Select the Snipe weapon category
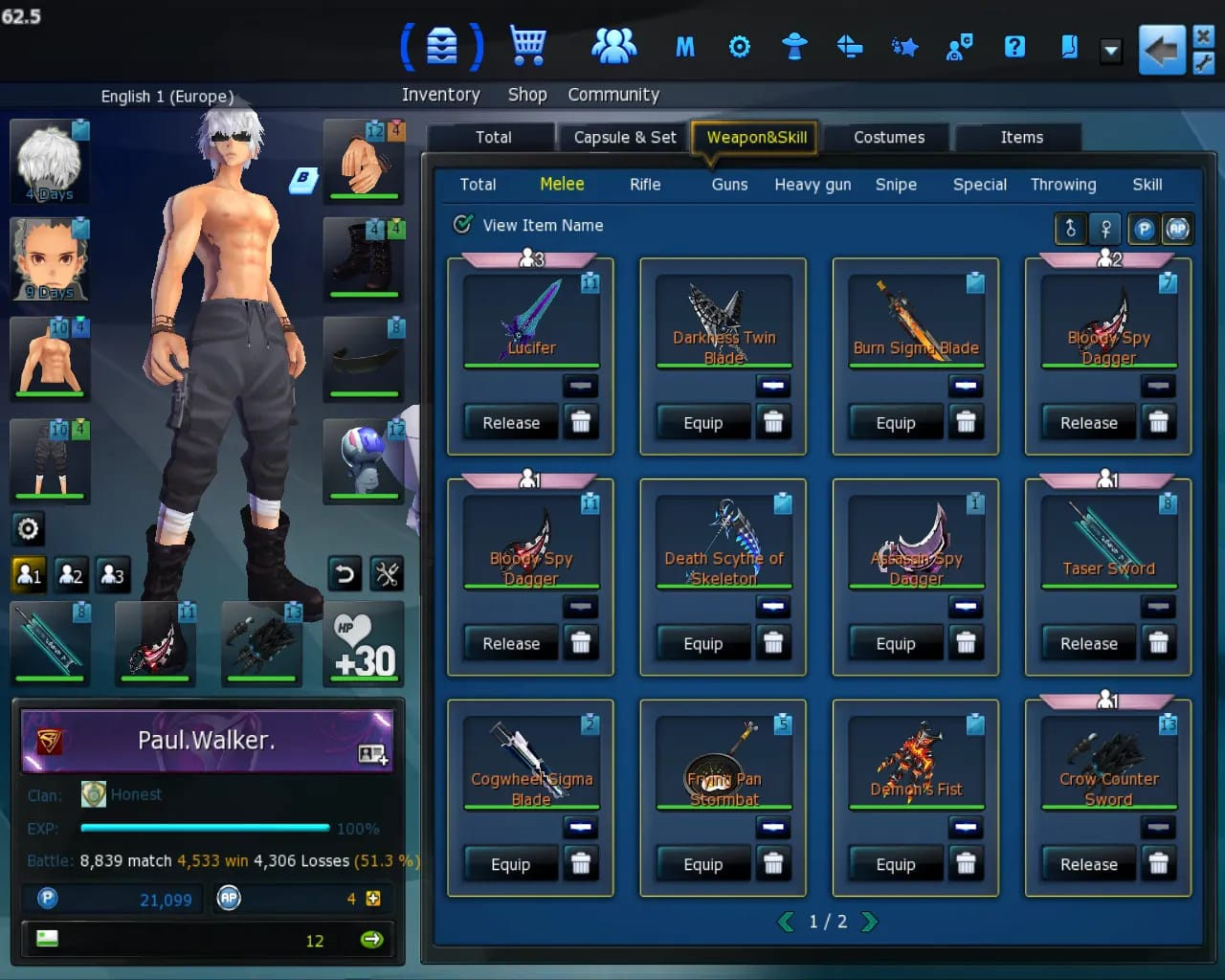 point(896,185)
